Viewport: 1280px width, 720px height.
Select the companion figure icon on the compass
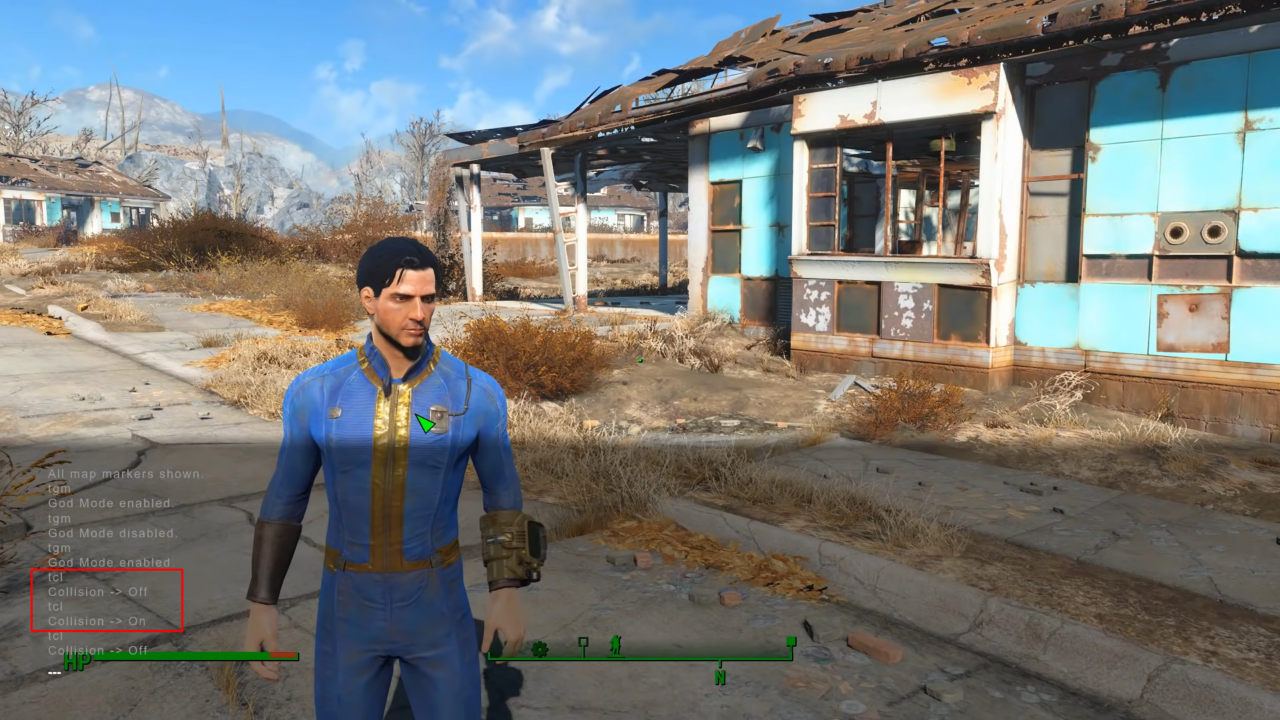[614, 648]
